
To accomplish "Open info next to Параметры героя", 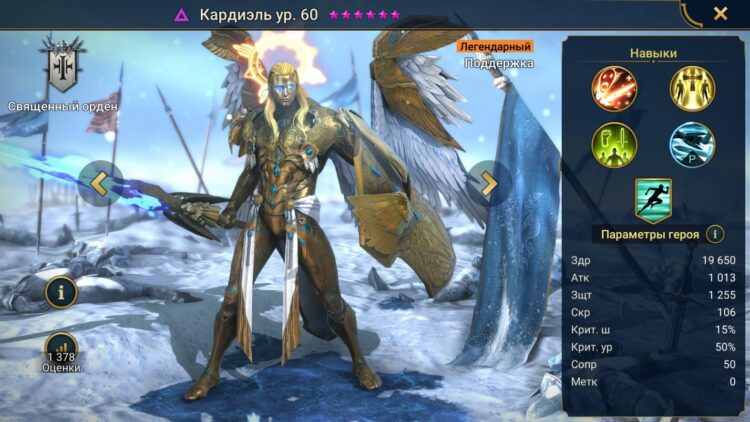I will pyautogui.click(x=715, y=234).
